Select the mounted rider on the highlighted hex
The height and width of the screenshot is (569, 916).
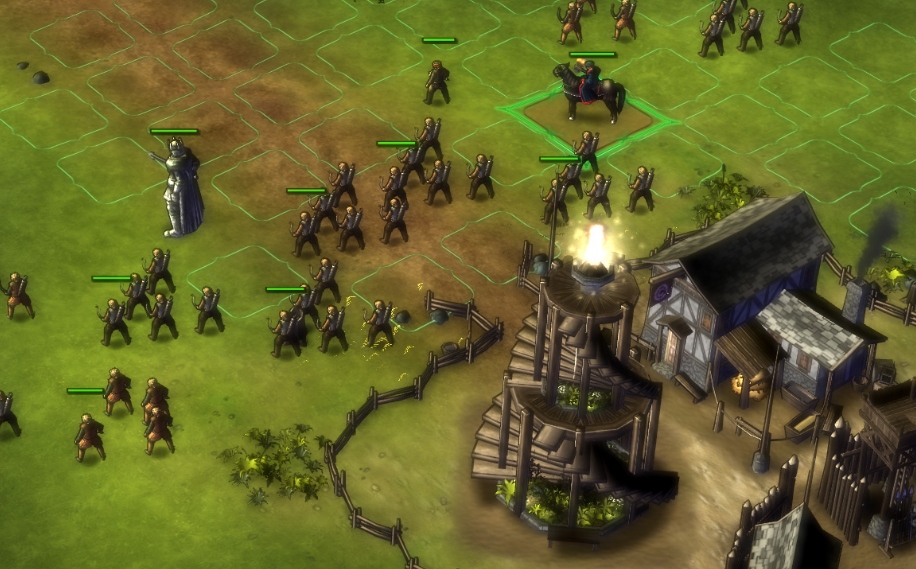tap(592, 92)
